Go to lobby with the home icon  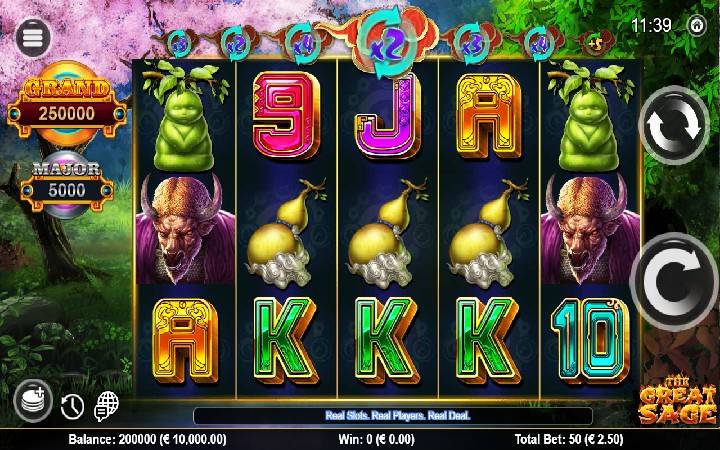point(697,26)
